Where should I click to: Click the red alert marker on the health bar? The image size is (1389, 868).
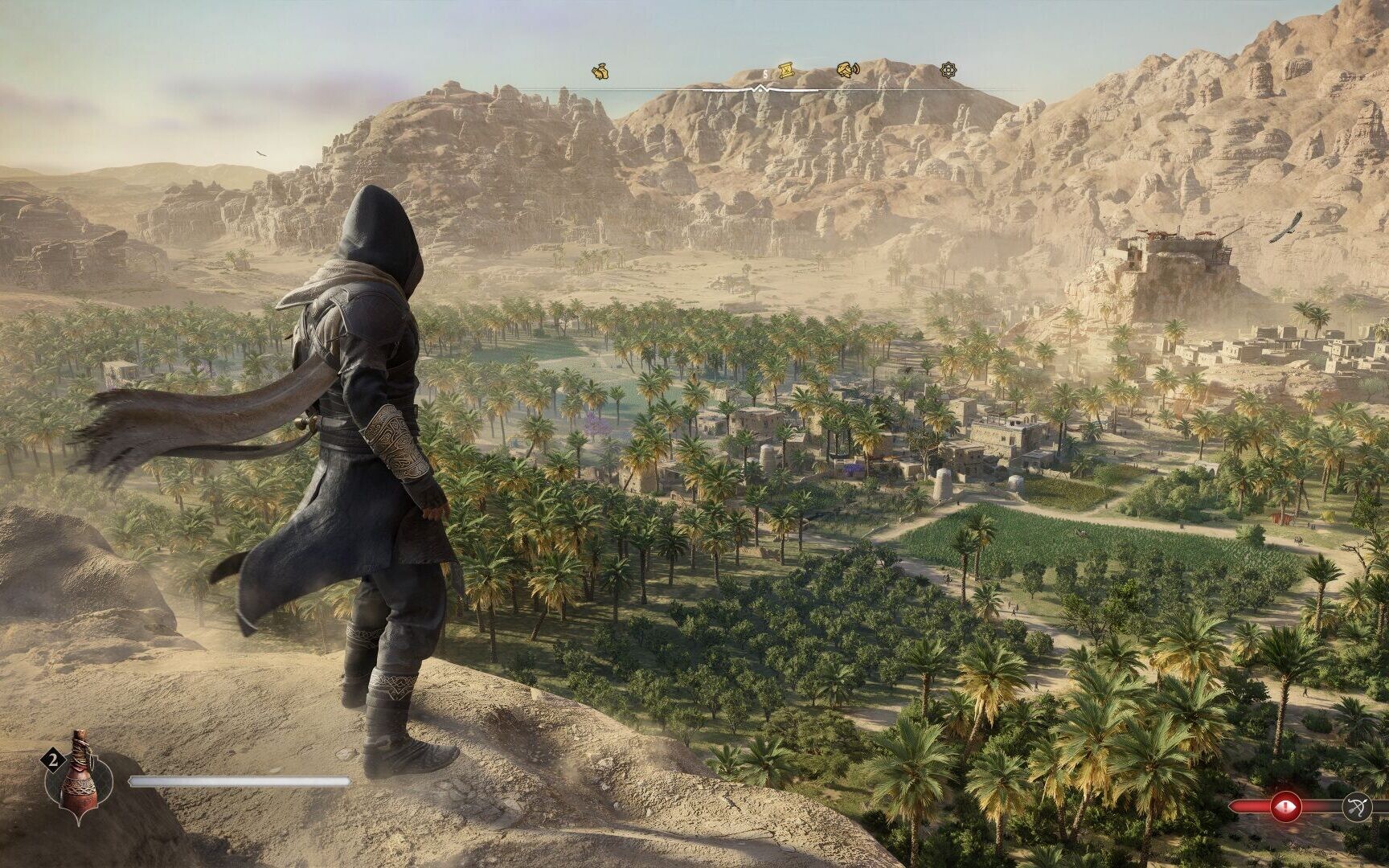[x=1285, y=805]
